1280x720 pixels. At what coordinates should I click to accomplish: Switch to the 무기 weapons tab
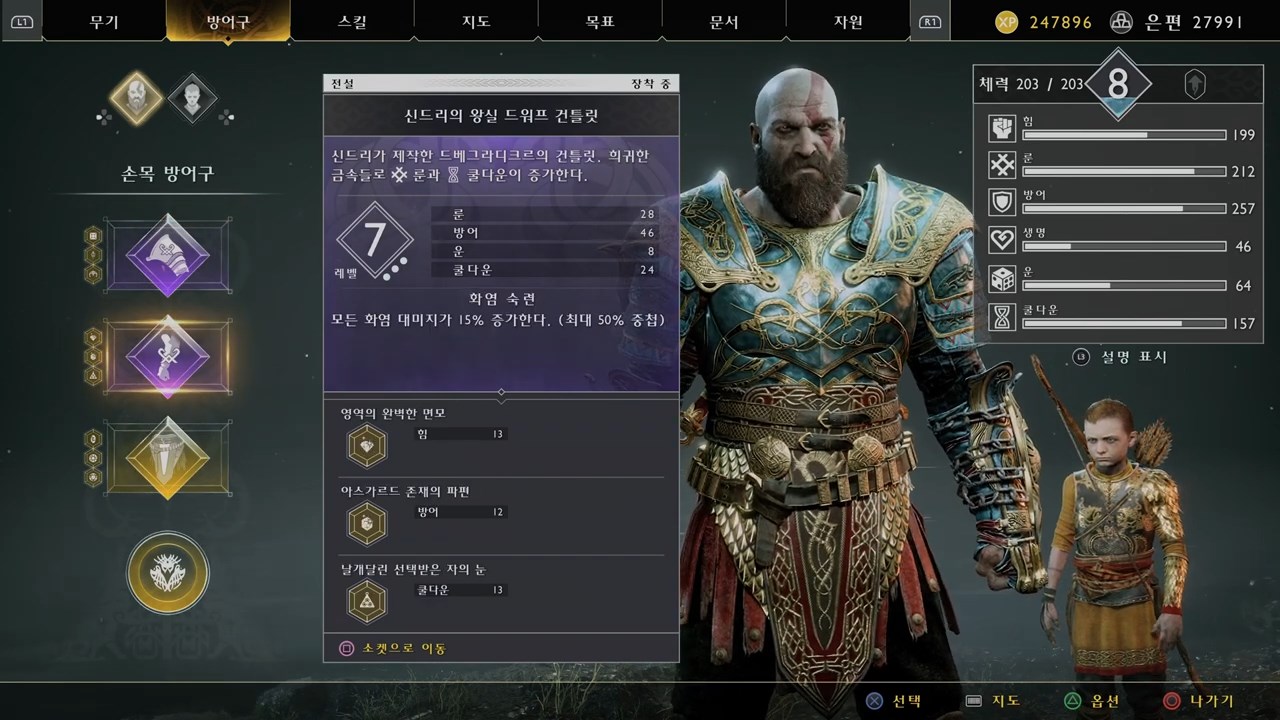click(x=104, y=21)
